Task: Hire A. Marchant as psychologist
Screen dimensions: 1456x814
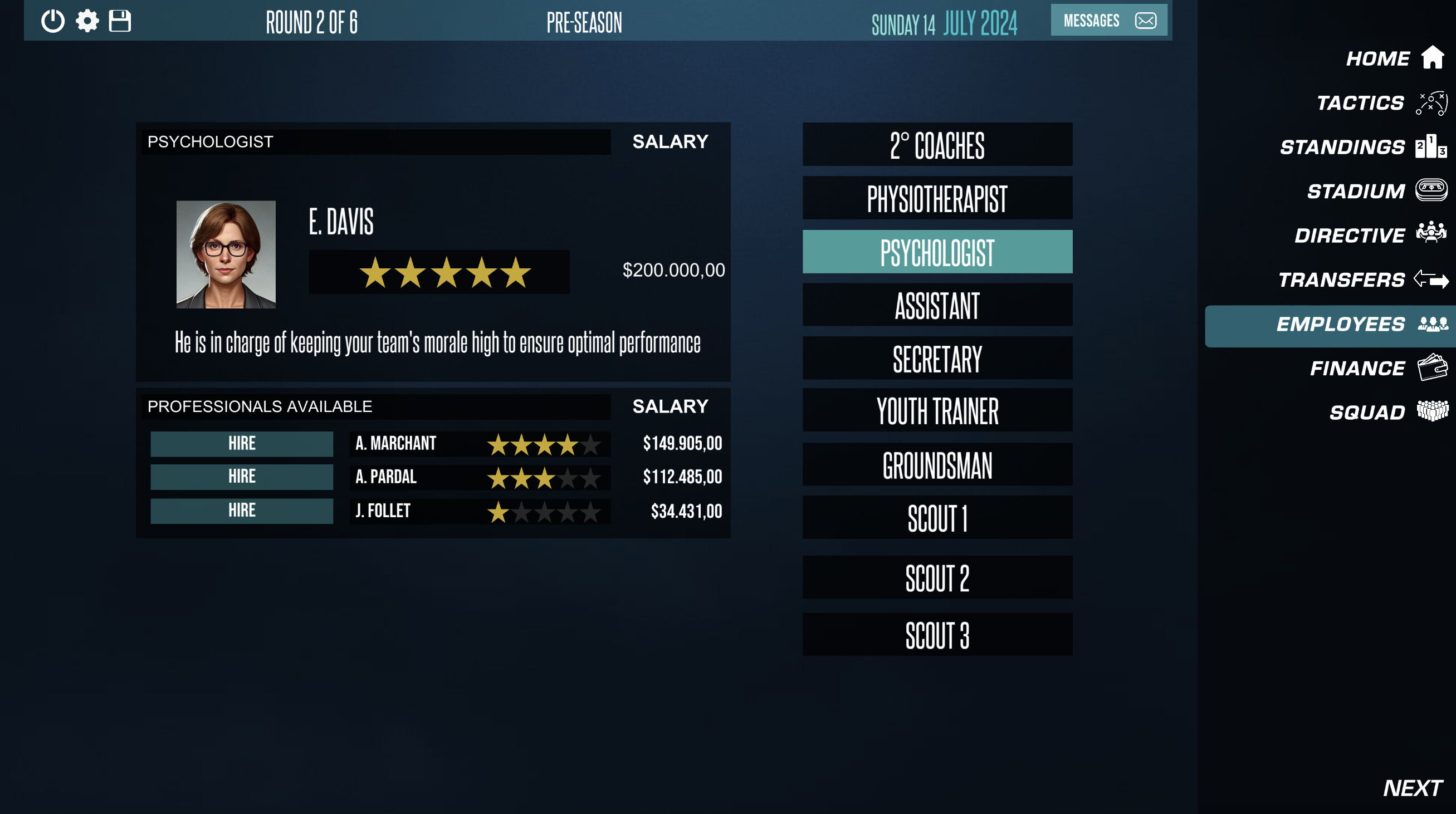Action: coord(241,443)
